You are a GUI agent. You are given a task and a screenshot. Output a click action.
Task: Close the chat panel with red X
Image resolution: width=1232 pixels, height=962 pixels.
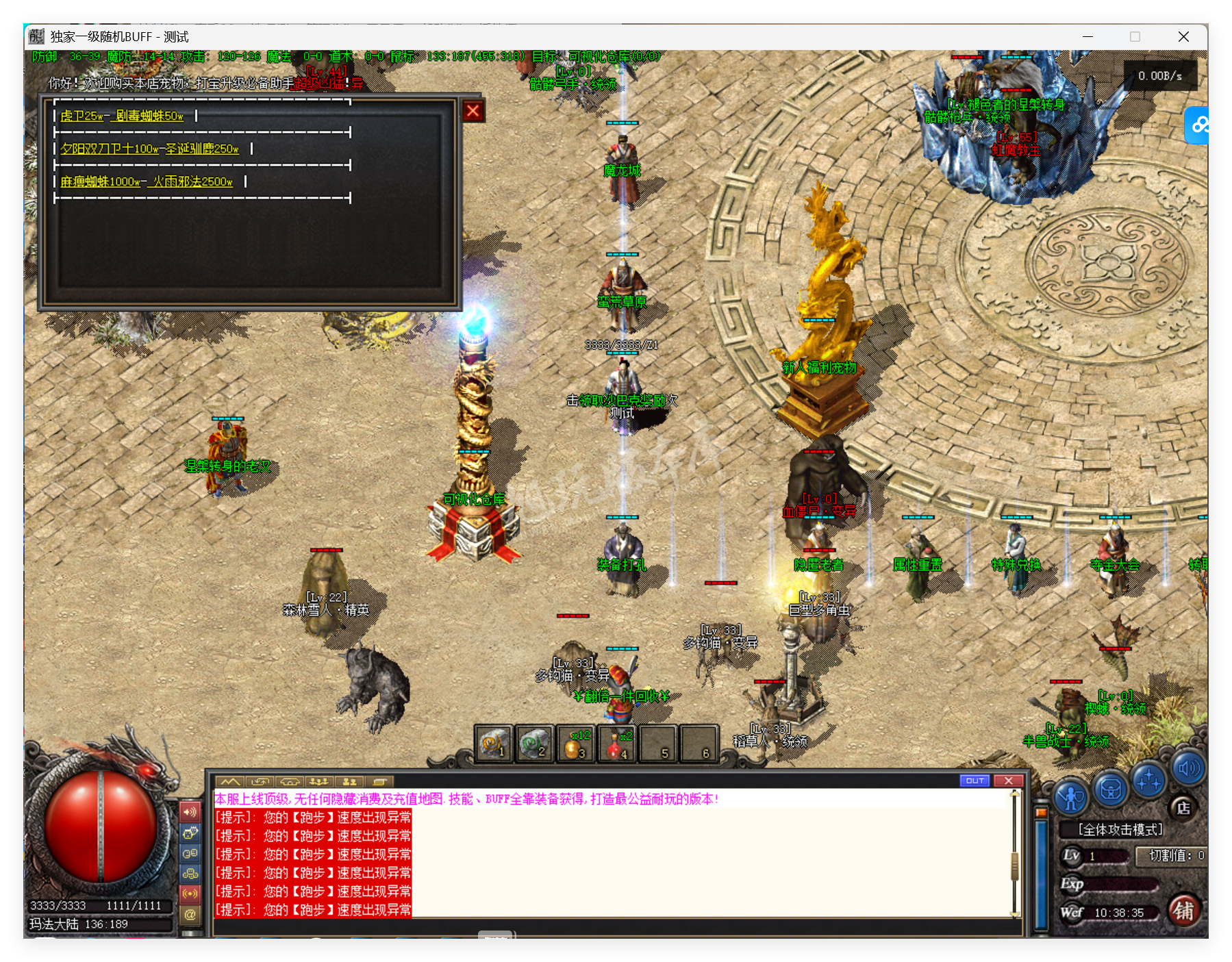tap(1008, 781)
